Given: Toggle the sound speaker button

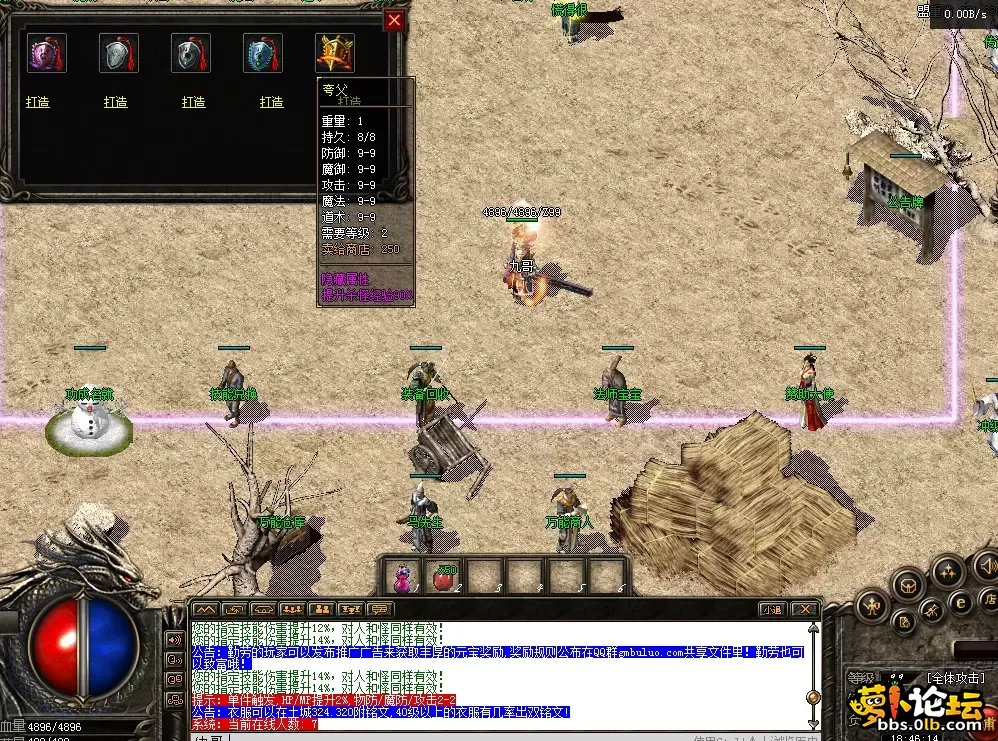Looking at the screenshot, I should pos(986,567).
